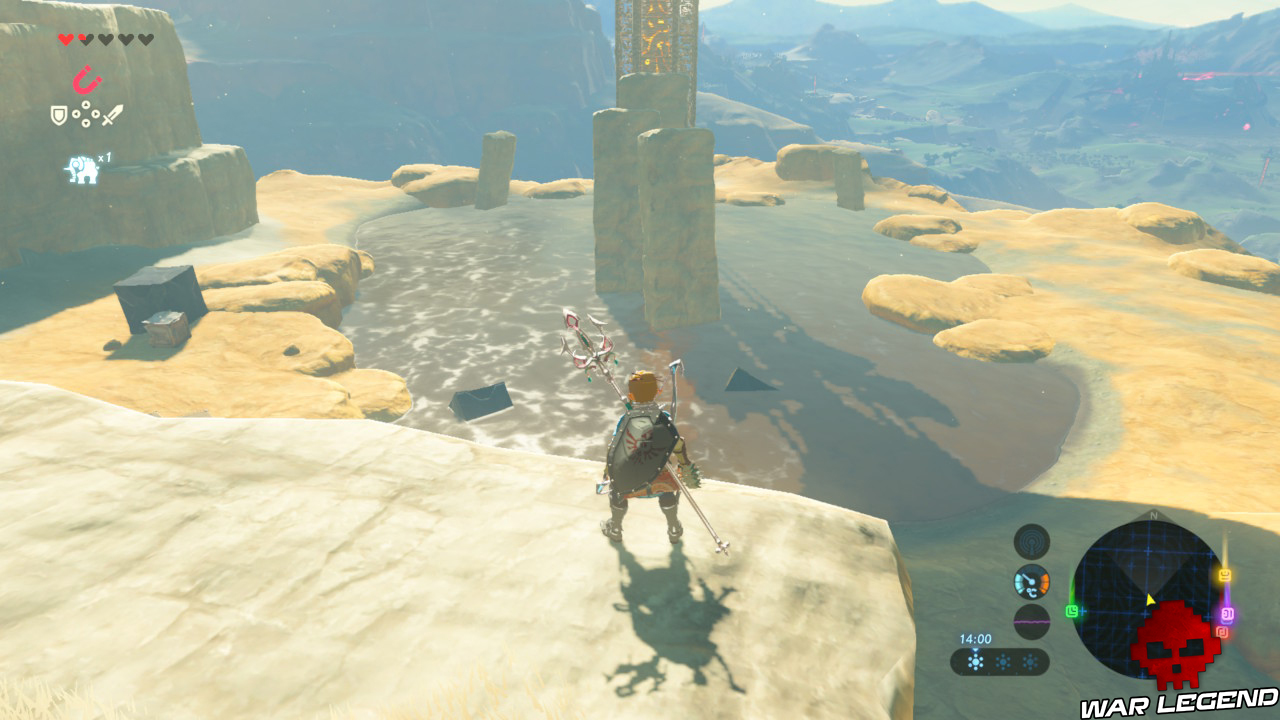Image resolution: width=1280 pixels, height=720 pixels.
Task: Toggle the yellow rune indicator on the minimap edge
Action: [x=1224, y=574]
